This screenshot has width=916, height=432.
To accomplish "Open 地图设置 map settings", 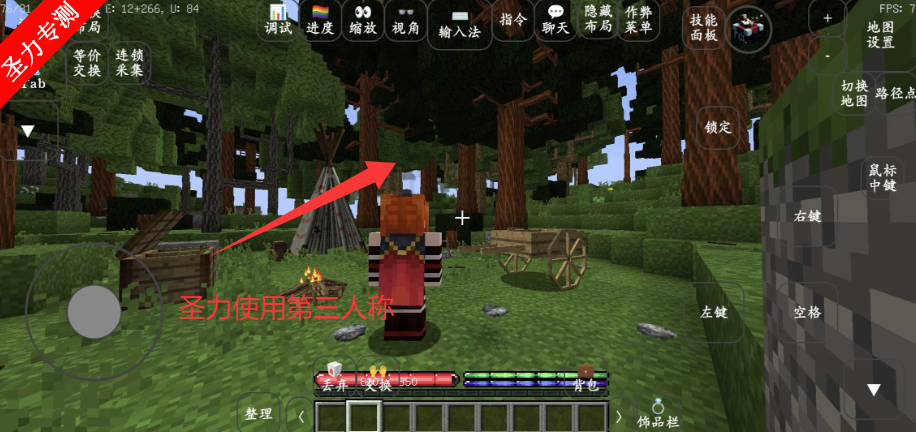I will click(x=880, y=35).
